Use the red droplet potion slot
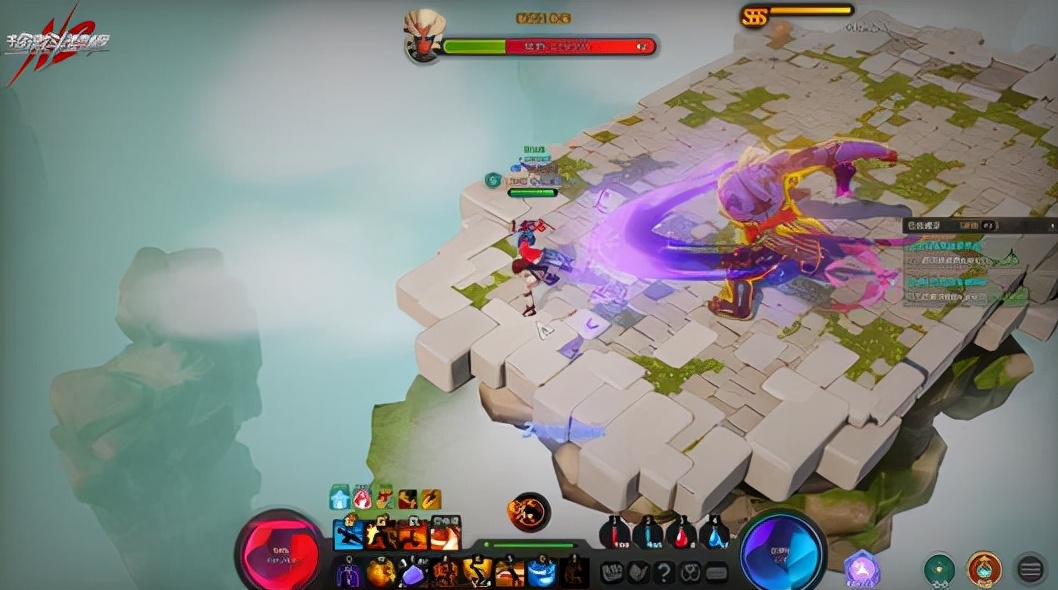Screen dimensions: 1058x590 (x=681, y=533)
